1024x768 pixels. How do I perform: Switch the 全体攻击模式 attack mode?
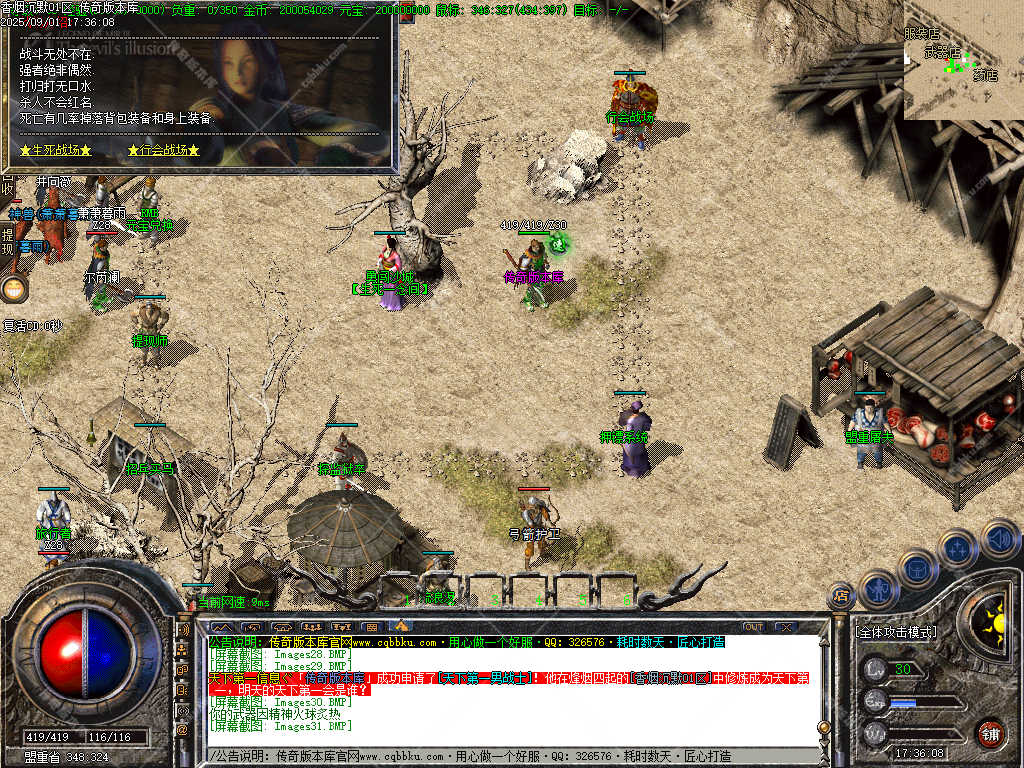point(897,632)
